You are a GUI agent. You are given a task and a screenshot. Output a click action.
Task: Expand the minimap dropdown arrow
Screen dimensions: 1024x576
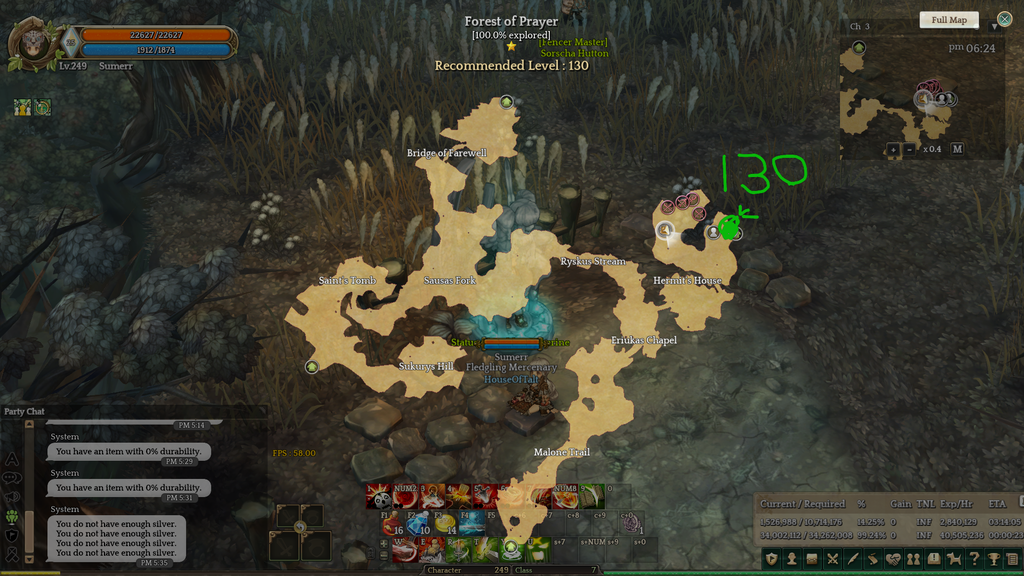click(x=995, y=26)
